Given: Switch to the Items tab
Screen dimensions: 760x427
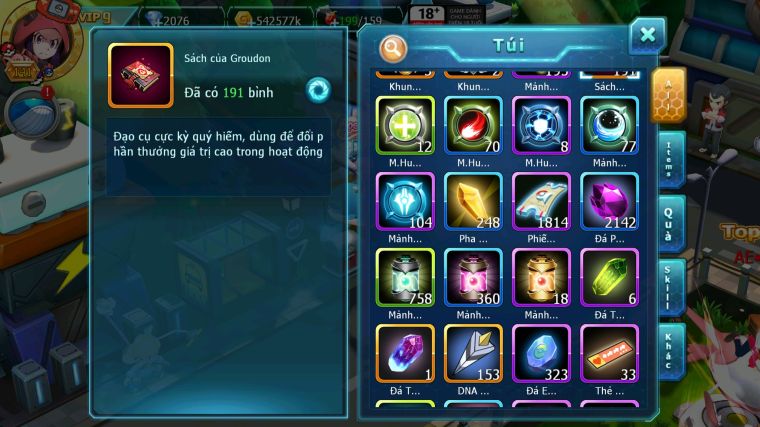Looking at the screenshot, I should [x=671, y=159].
